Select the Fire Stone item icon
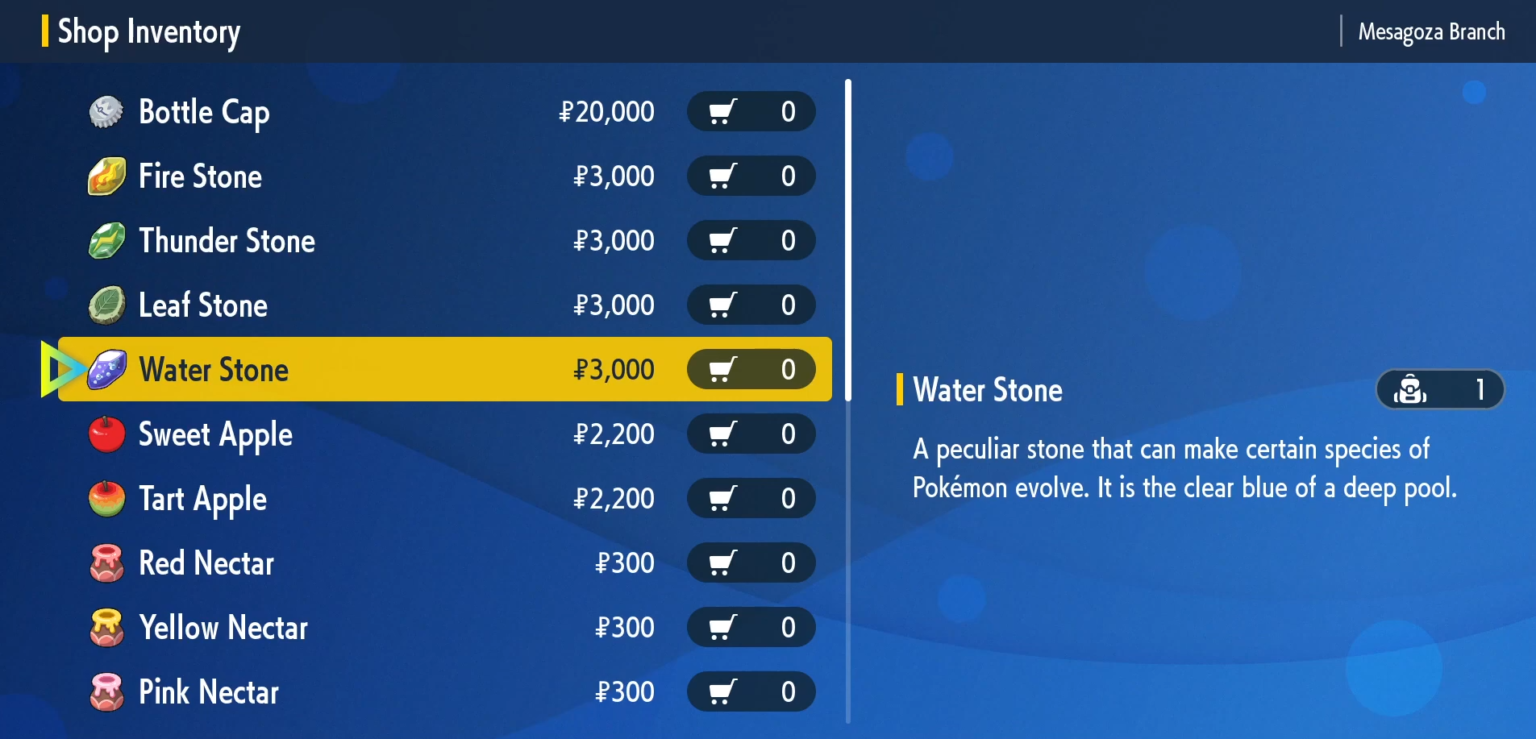1536x739 pixels. pos(106,176)
